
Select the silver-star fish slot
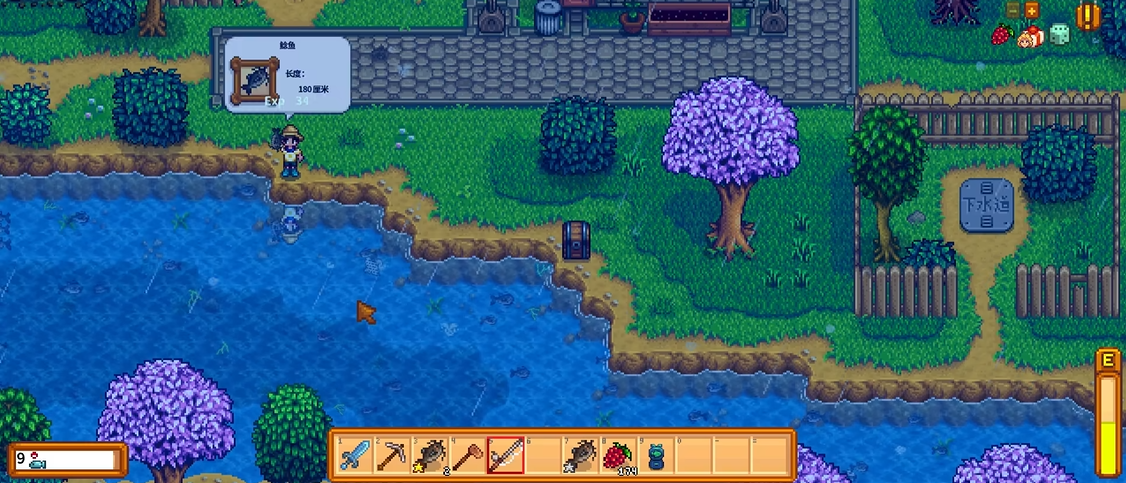coord(581,456)
